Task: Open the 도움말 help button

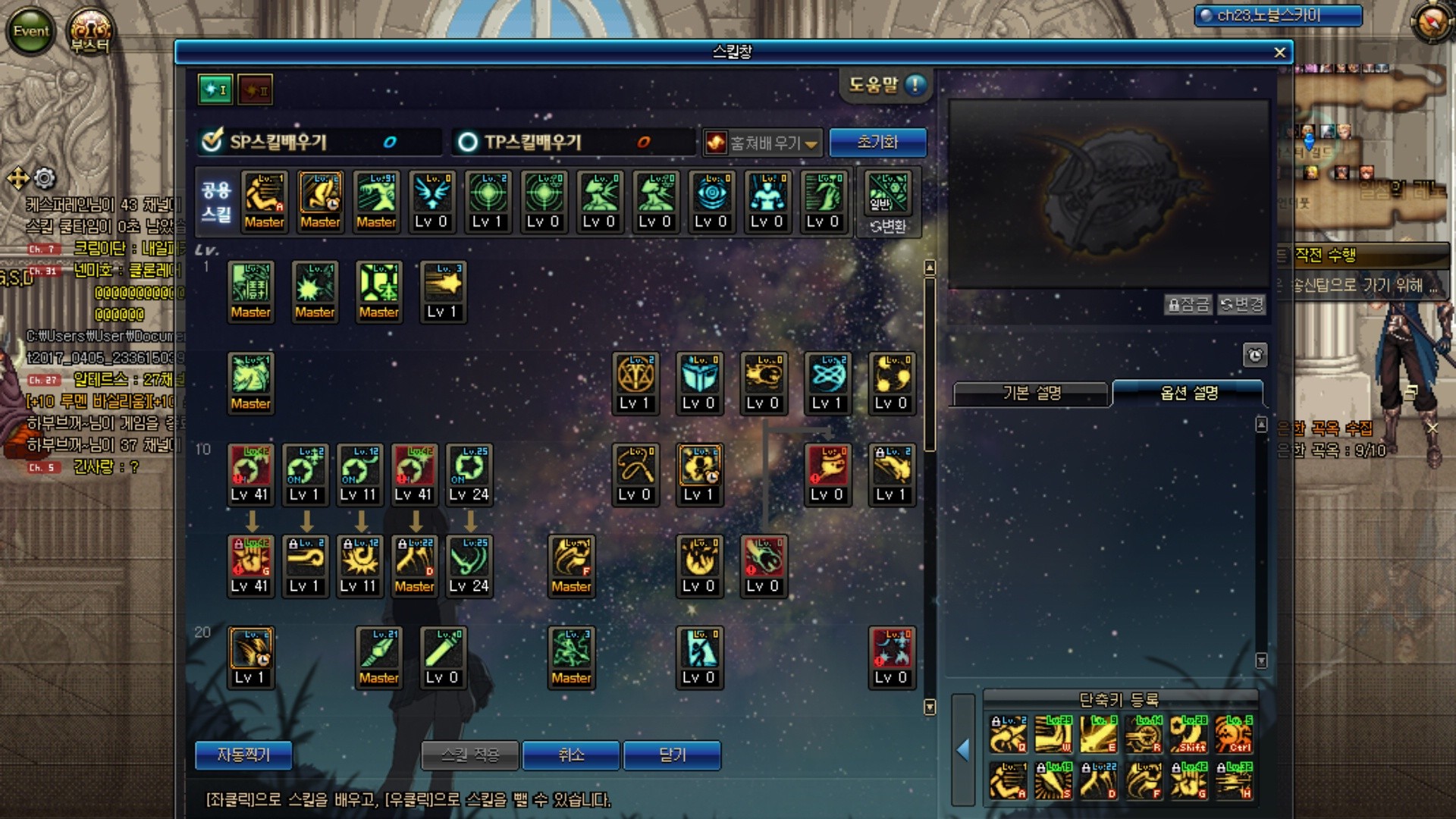Action: click(886, 85)
